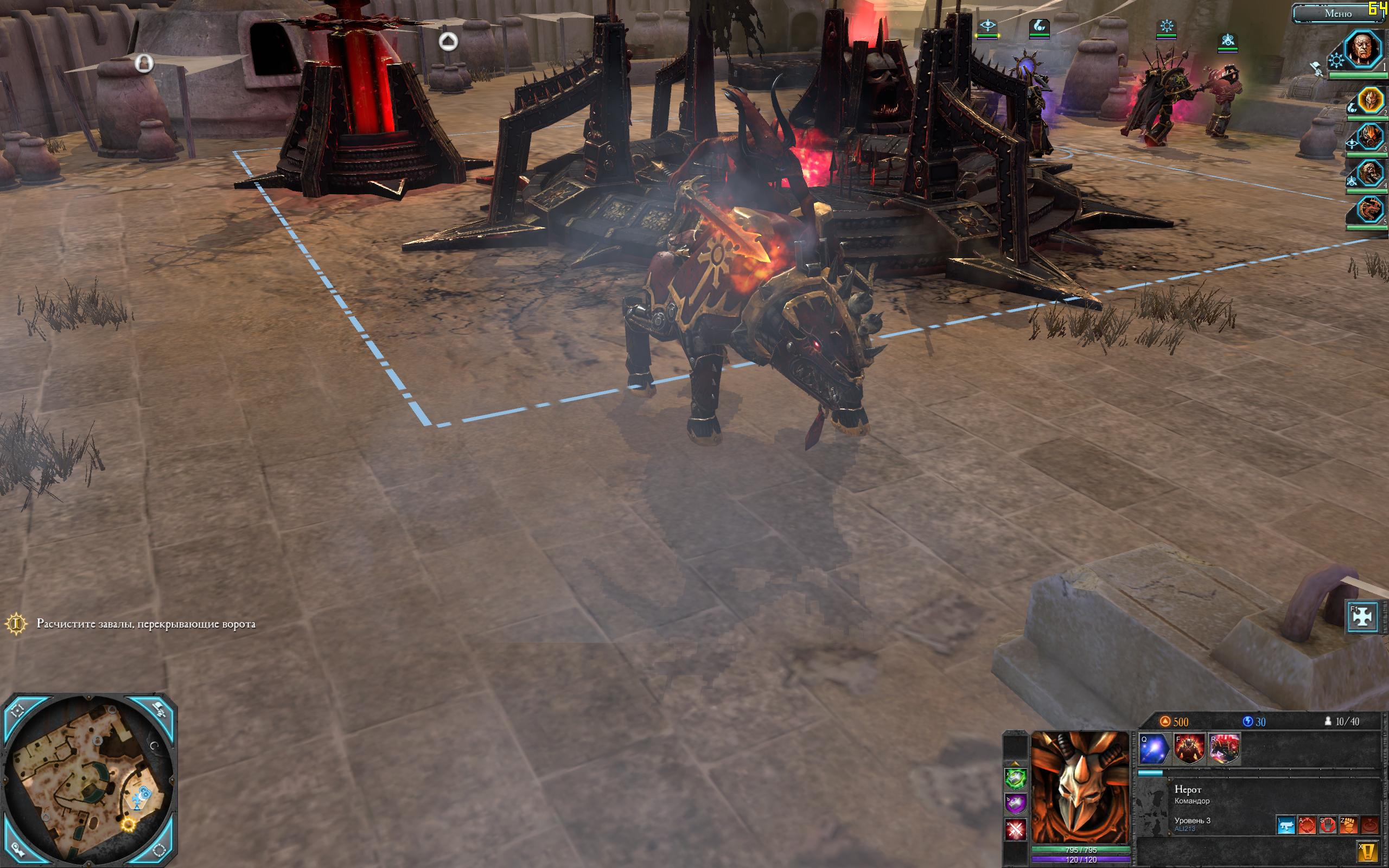Screen dimensions: 1389x868
Task: Trigger the red power fist R ability
Action: coord(1224,749)
